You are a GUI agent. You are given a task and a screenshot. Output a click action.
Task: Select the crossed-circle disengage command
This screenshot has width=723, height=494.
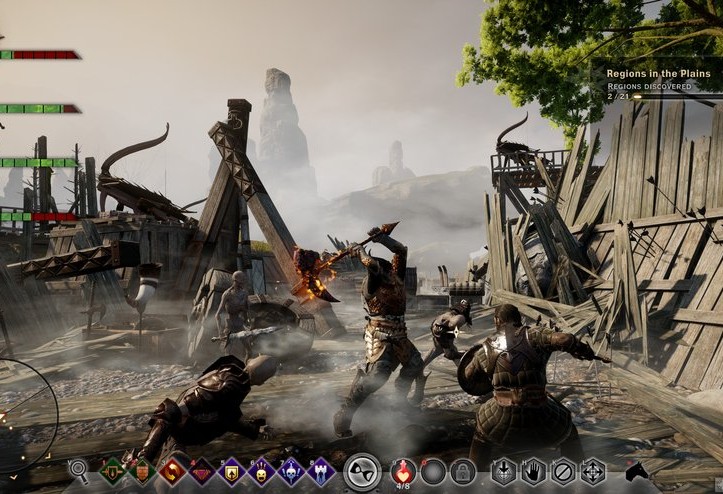564,471
